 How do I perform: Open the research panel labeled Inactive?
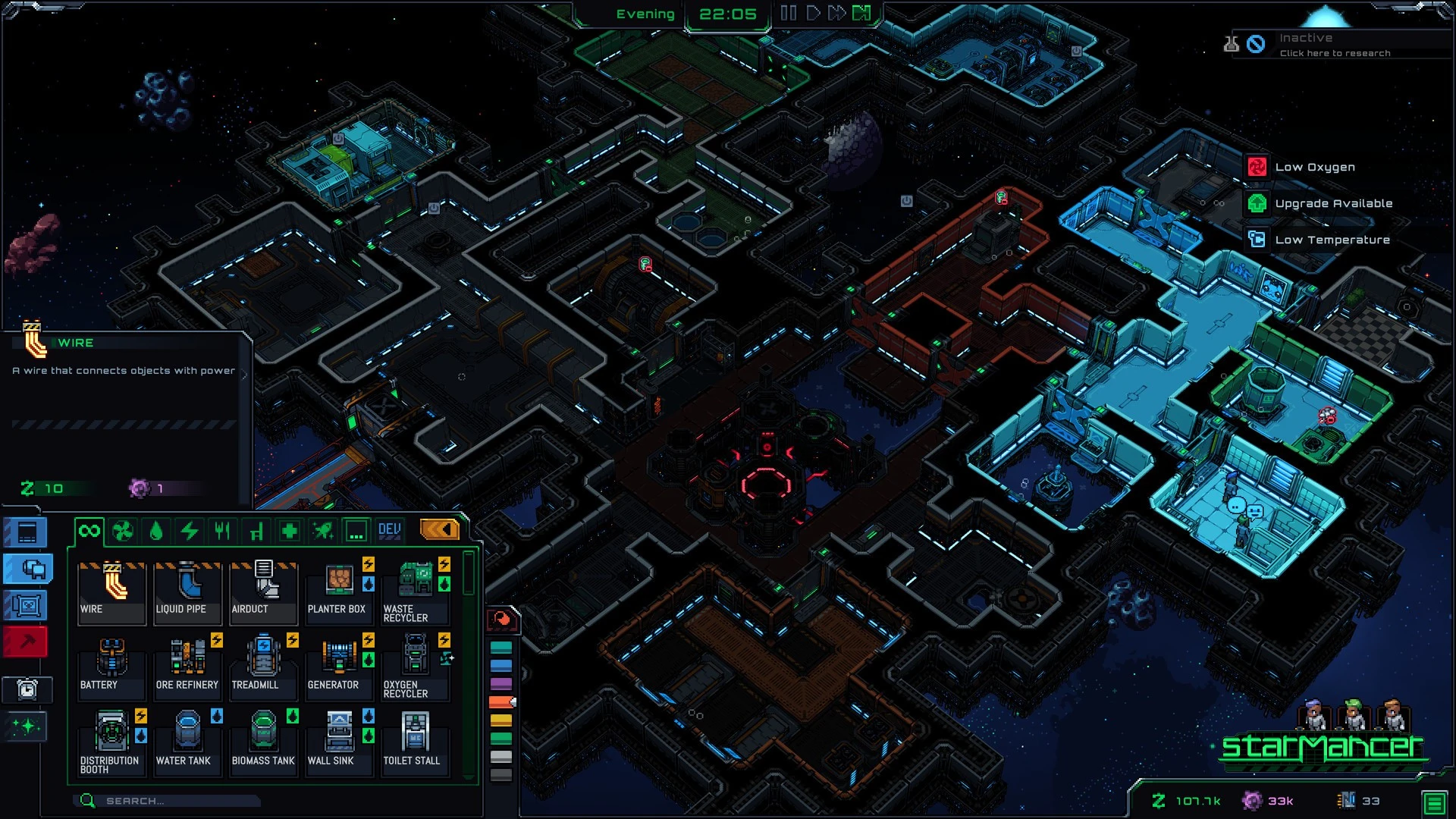[1335, 45]
